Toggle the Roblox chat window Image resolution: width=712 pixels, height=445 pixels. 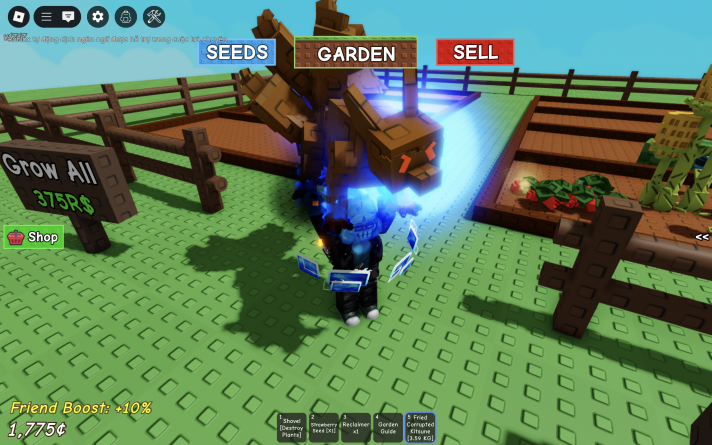coord(68,17)
